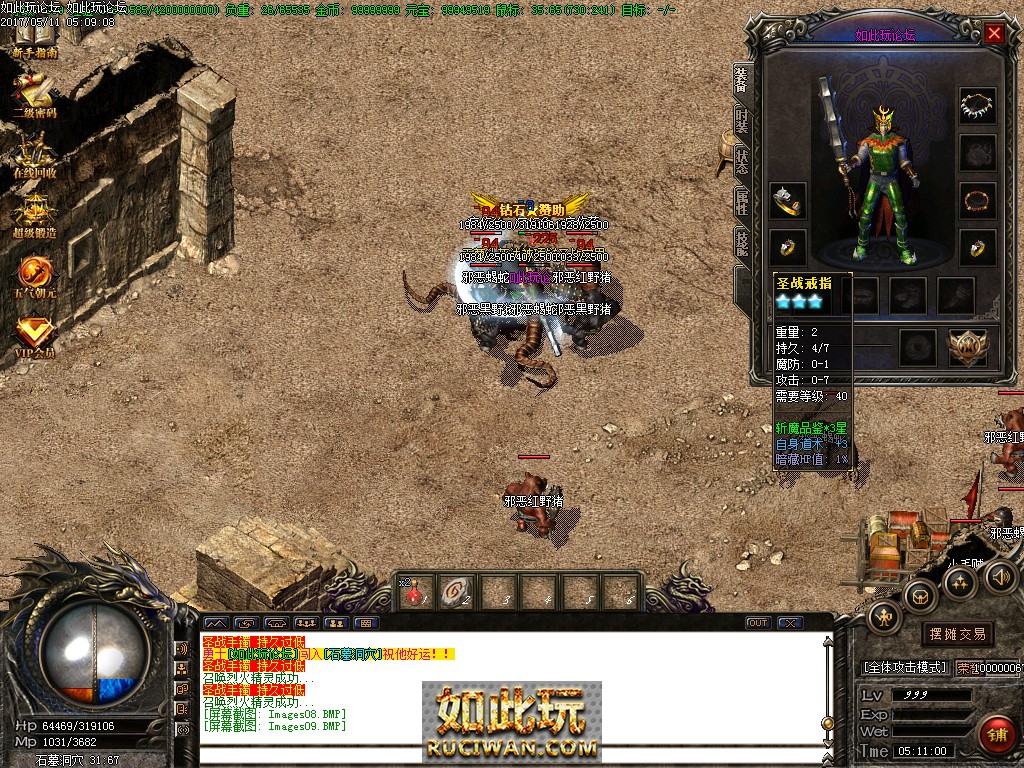Select the golden medal badge slot
The width and height of the screenshot is (1024, 768).
coord(966,346)
